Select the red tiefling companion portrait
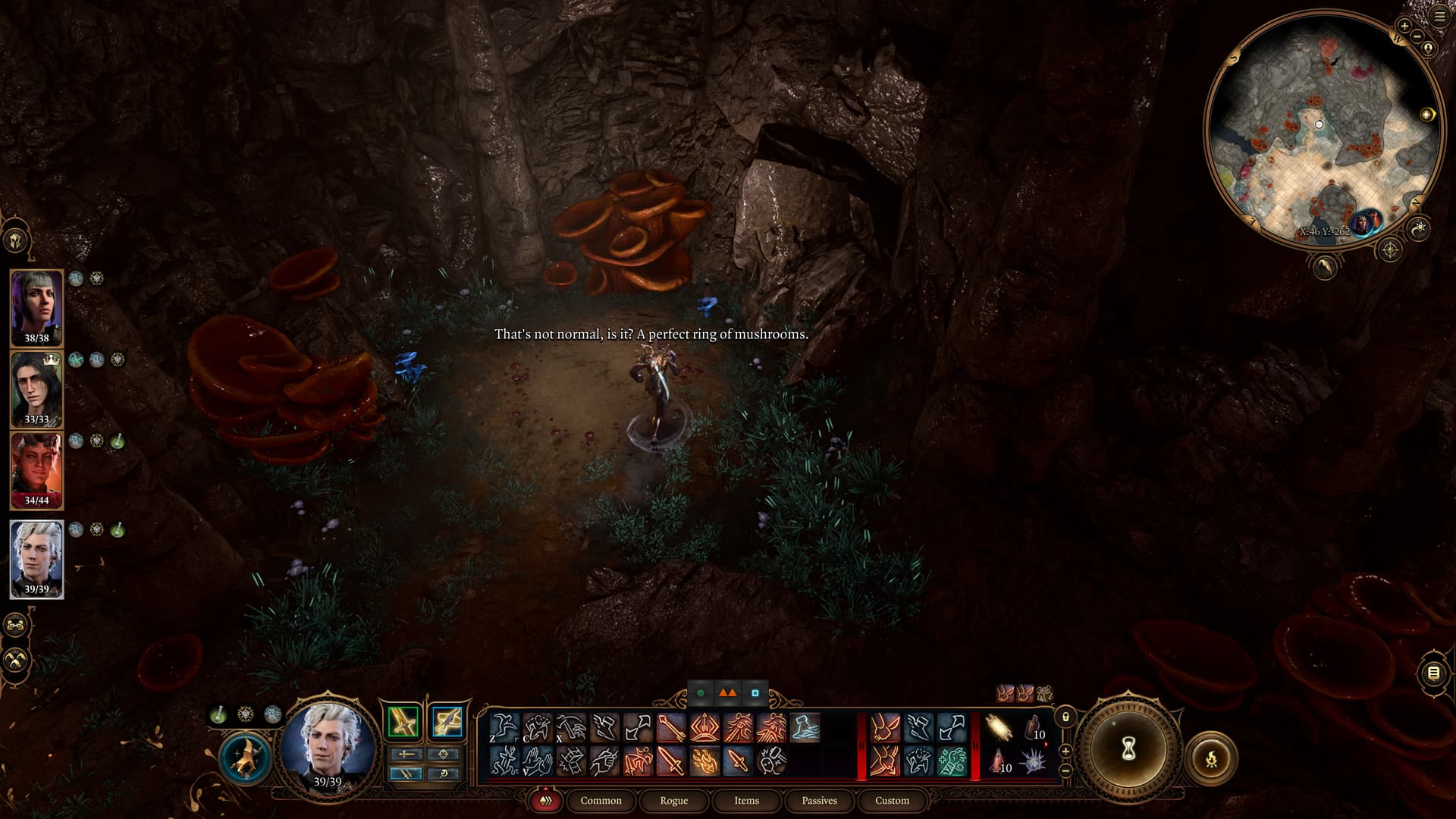The width and height of the screenshot is (1456, 819). tap(36, 469)
